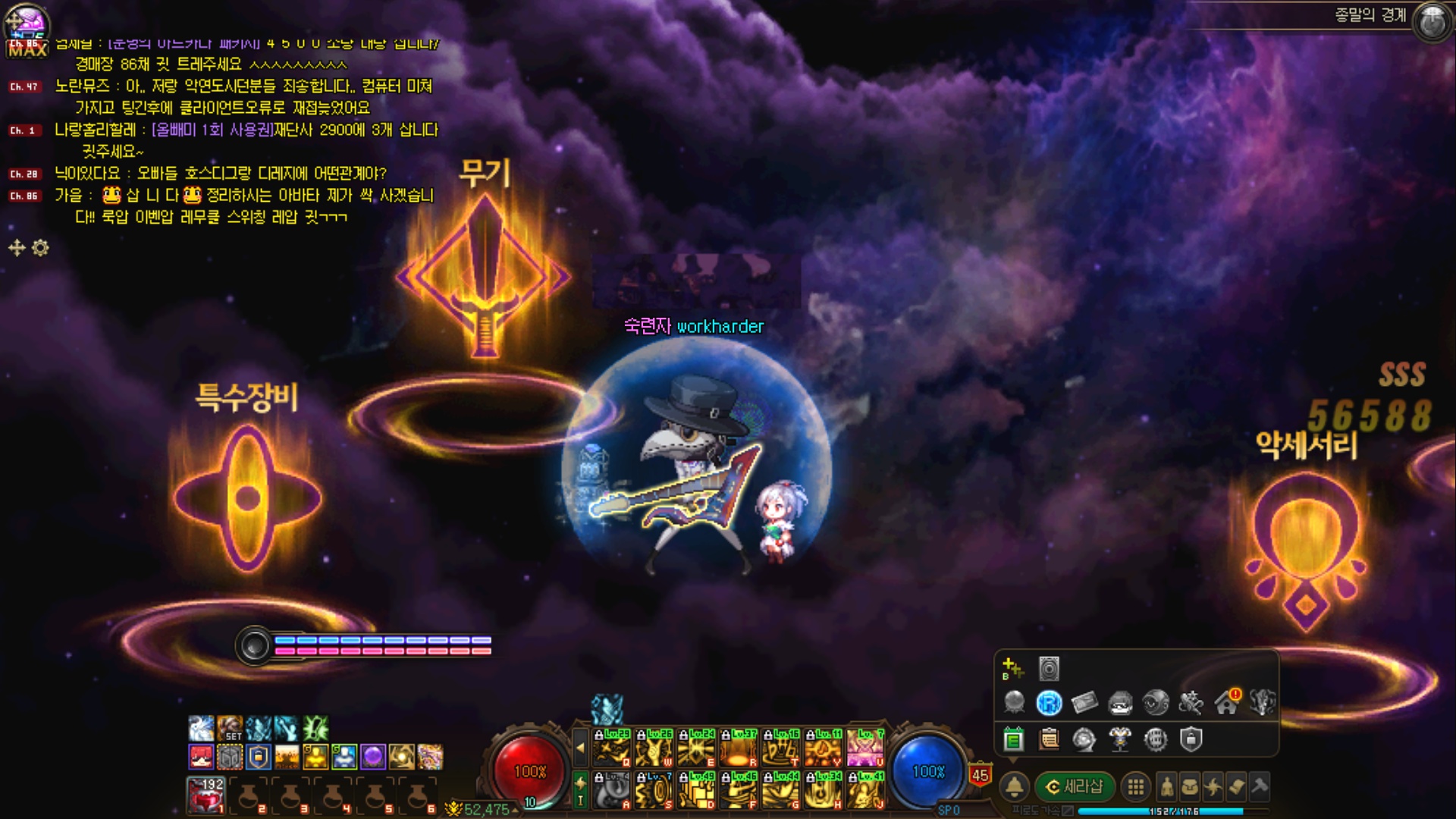Screen dimensions: 1456x819
Task: Open the 세라샵 cash shop
Action: 1075,787
